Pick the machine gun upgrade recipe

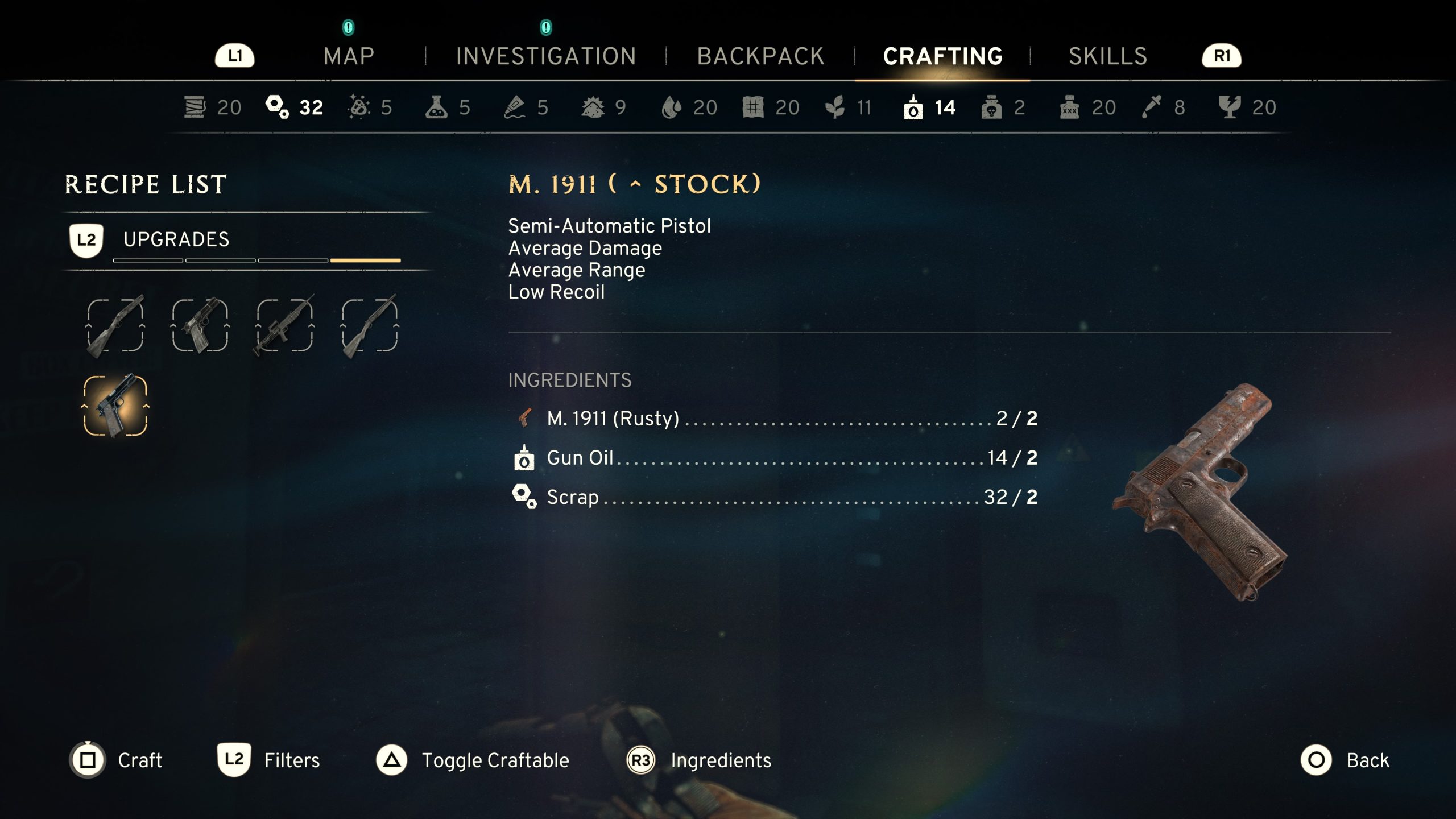284,325
